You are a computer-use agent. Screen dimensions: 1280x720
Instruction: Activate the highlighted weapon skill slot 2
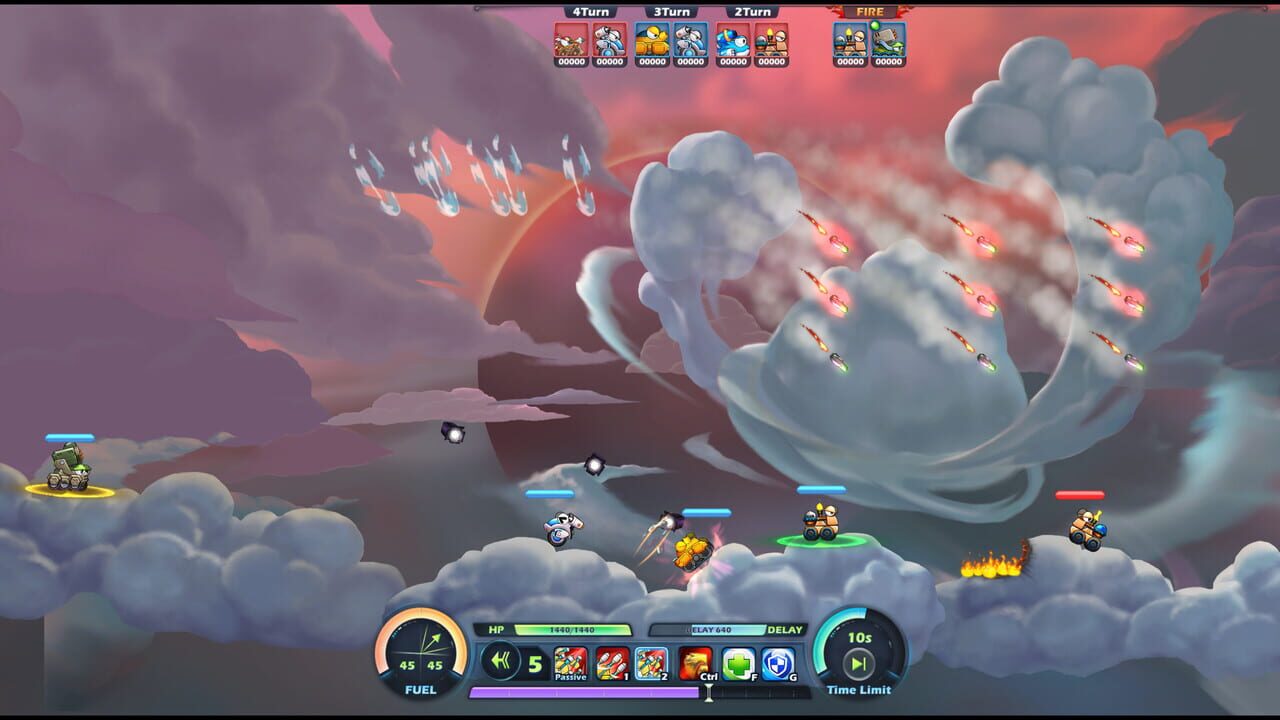[x=650, y=664]
